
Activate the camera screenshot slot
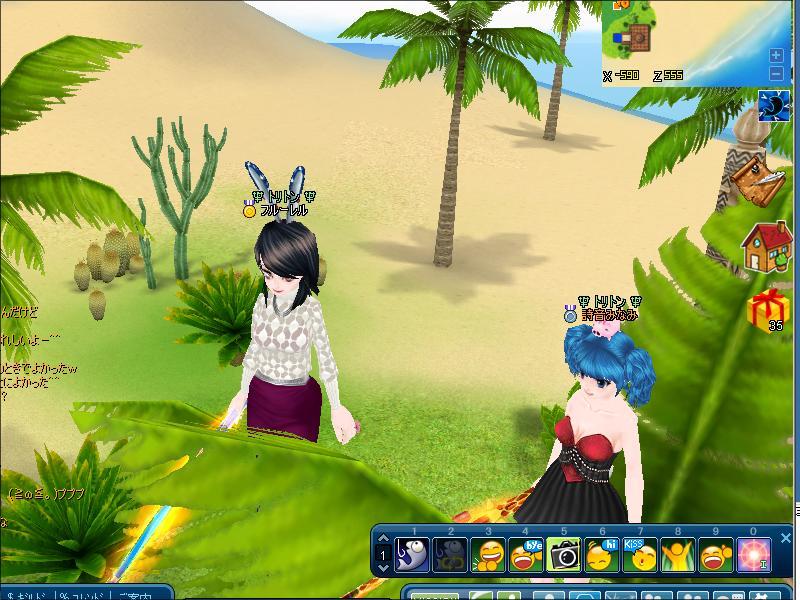(564, 553)
